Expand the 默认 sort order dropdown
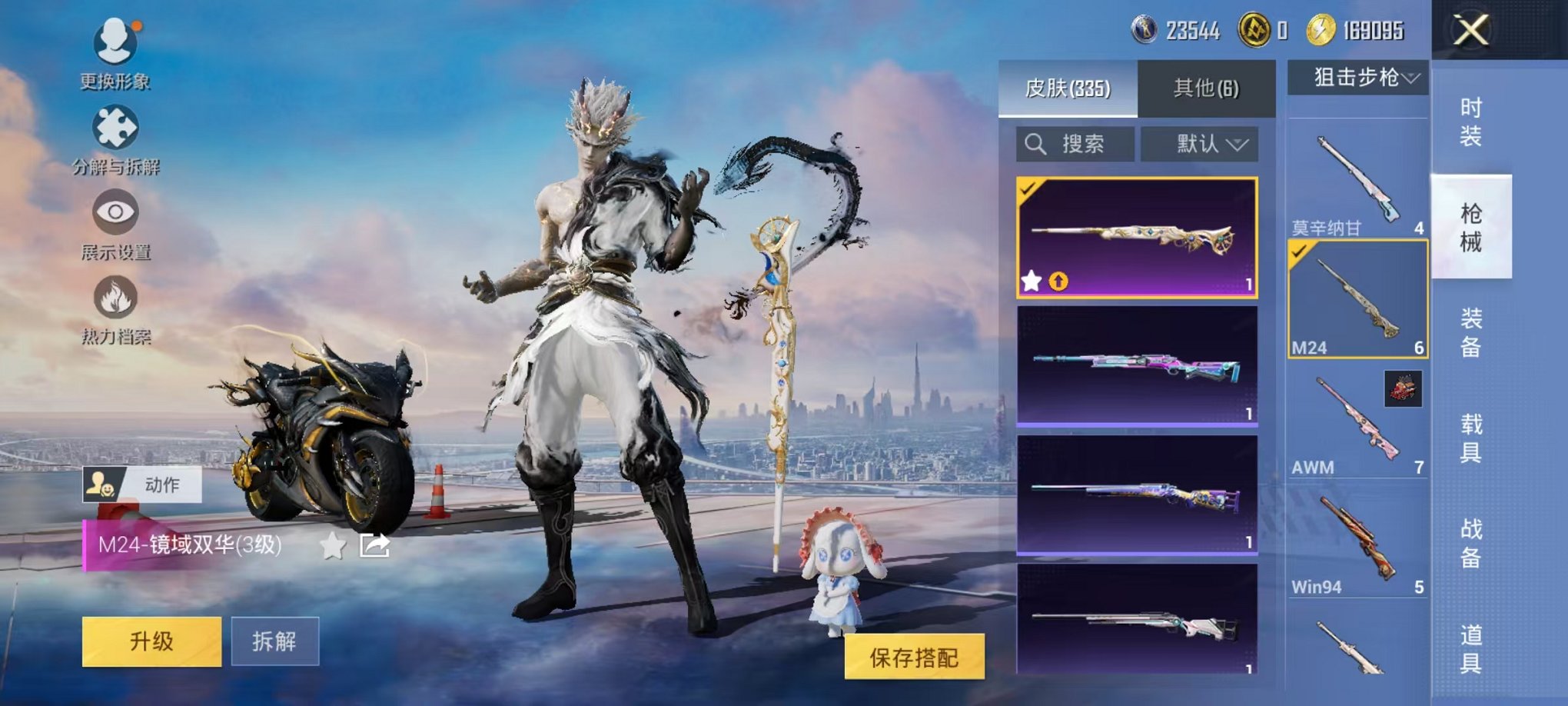1568x706 pixels. coord(1199,145)
